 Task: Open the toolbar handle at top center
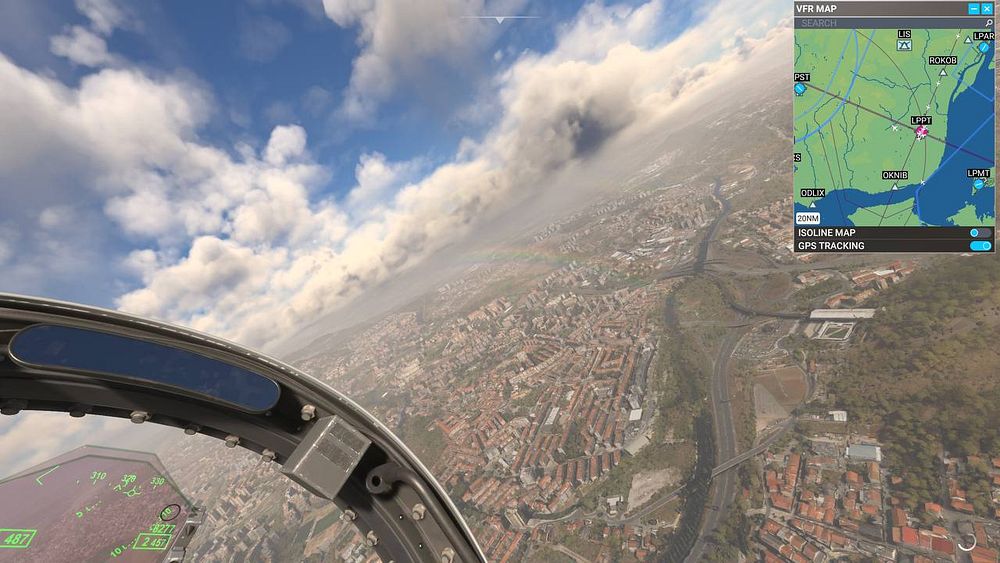click(x=500, y=19)
